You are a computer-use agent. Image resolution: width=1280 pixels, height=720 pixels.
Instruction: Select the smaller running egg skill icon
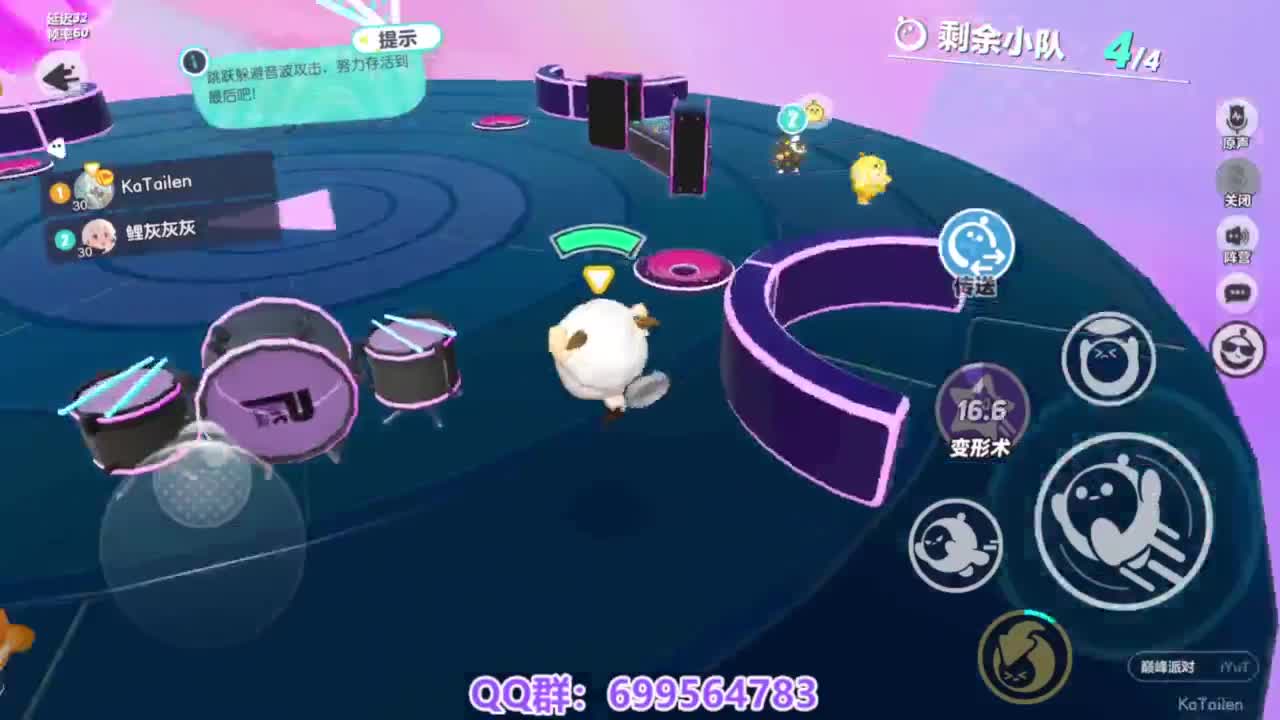[957, 544]
